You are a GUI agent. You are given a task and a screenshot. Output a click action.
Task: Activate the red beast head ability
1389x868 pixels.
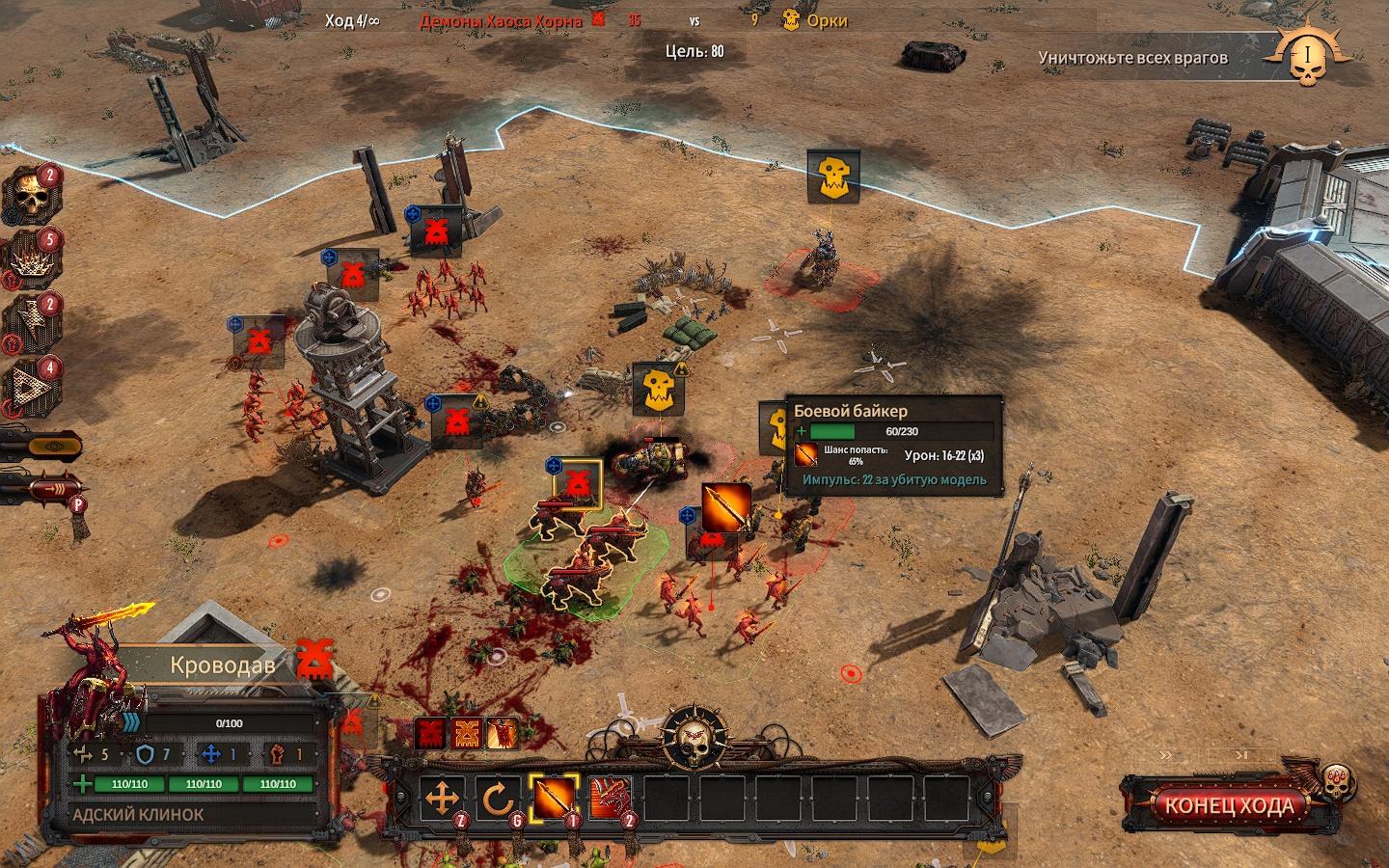pyautogui.click(x=610, y=799)
